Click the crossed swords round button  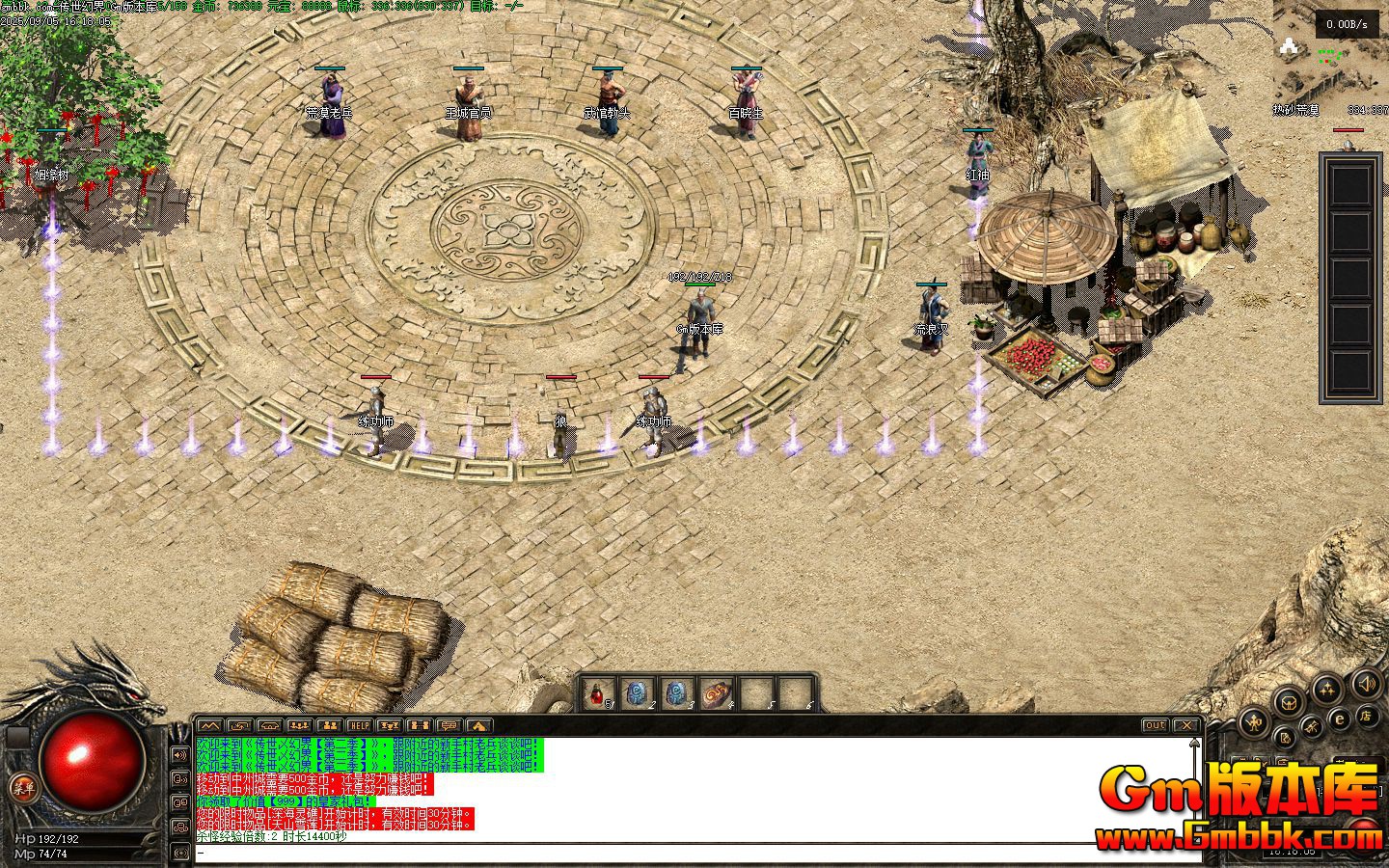point(1312,726)
